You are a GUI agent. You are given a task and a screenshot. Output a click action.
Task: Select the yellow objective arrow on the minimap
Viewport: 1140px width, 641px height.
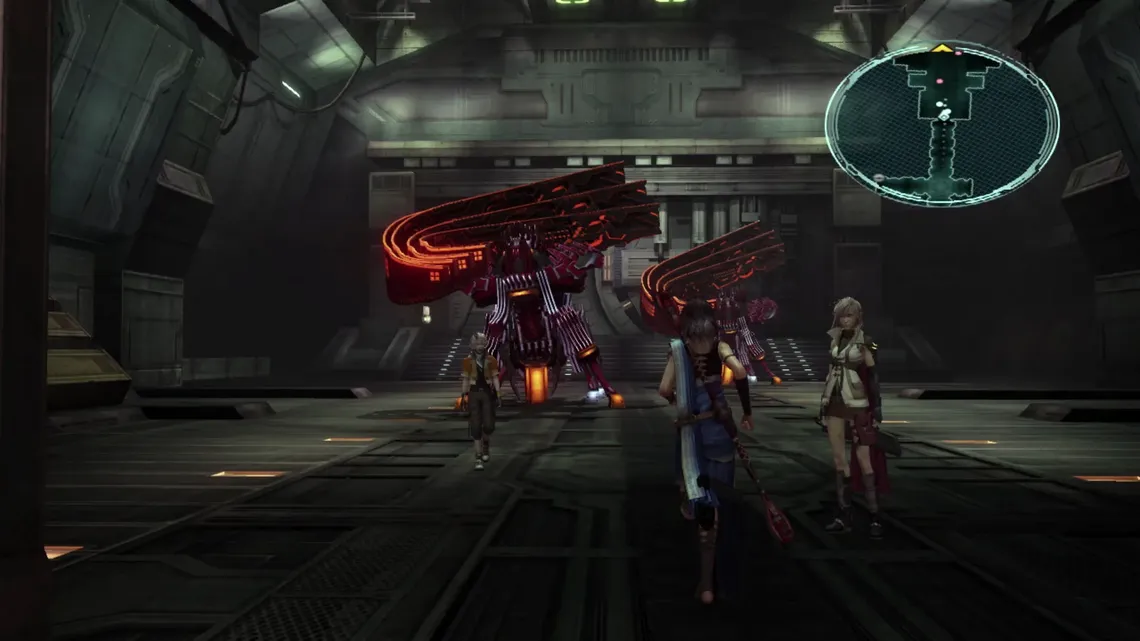[x=941, y=48]
